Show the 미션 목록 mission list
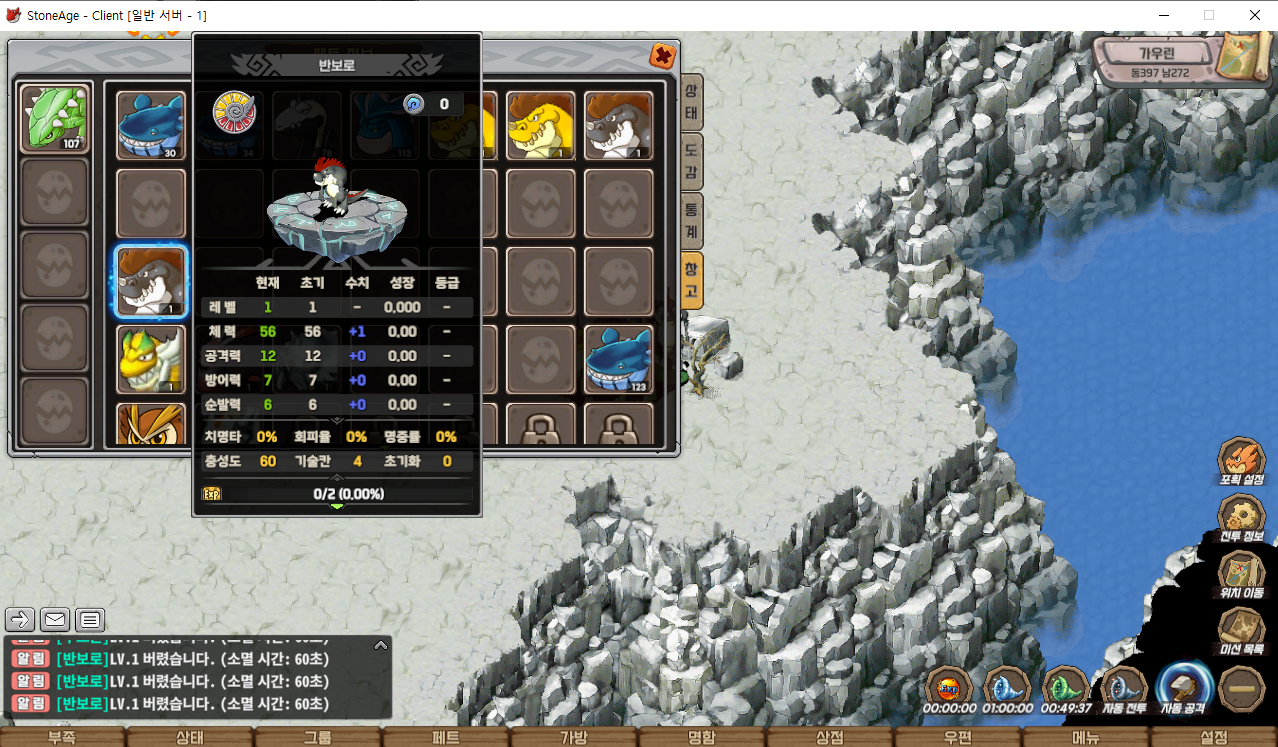 tap(1241, 632)
